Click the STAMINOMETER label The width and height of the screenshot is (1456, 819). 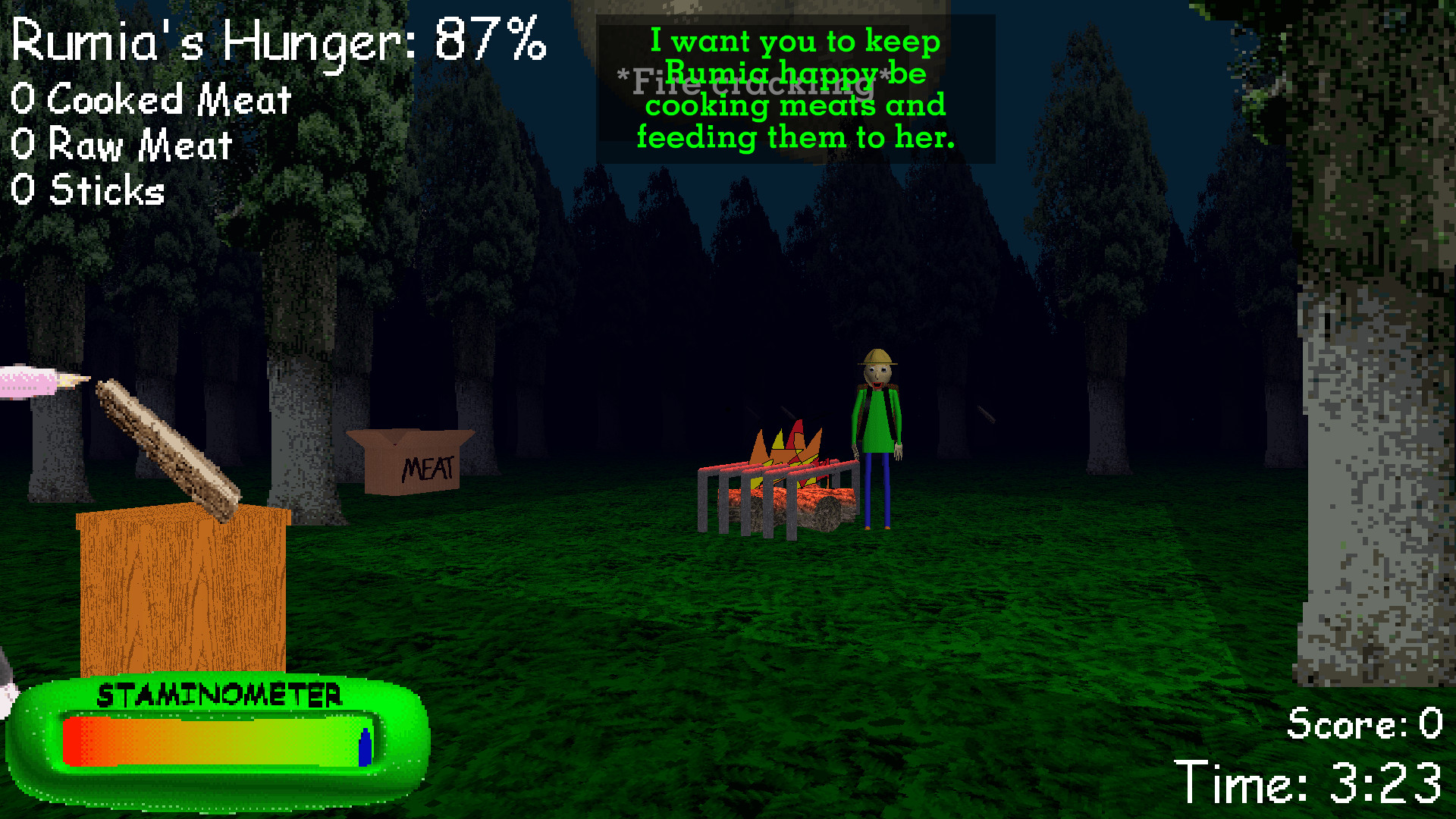click(220, 694)
